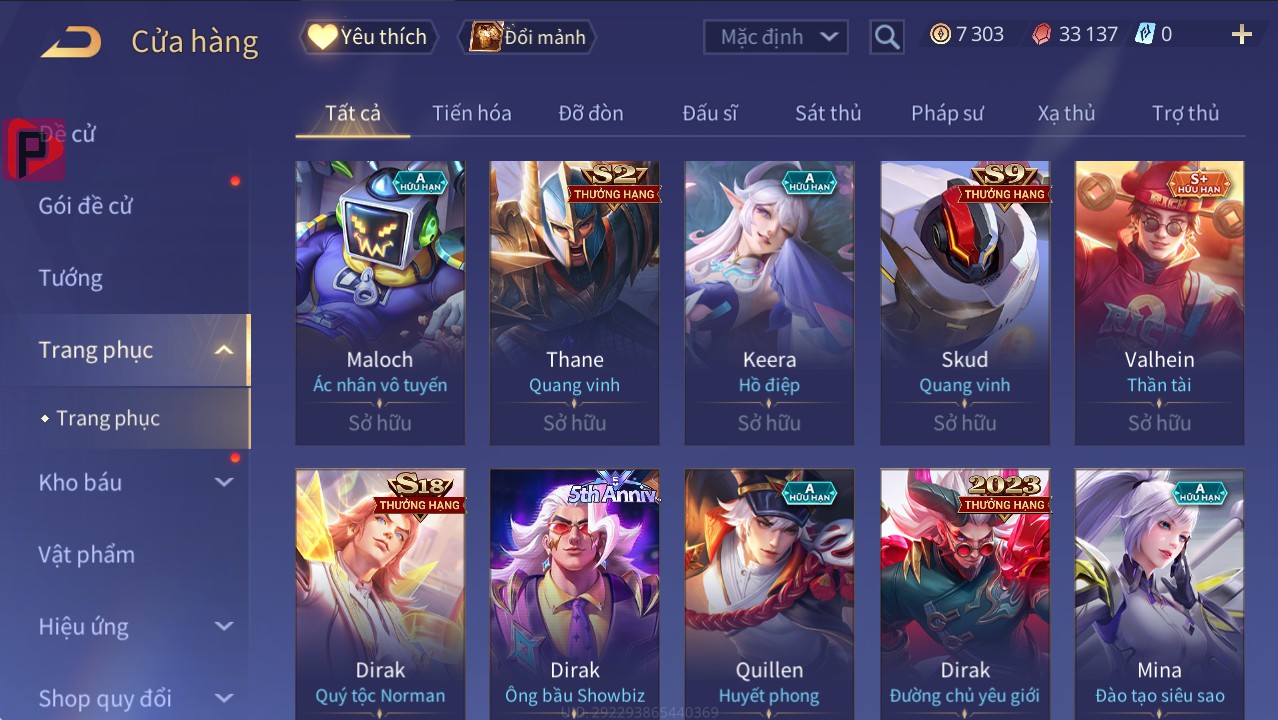Select the Maloch Ác nhân vô tuyến skin
Image resolution: width=1278 pixels, height=720 pixels.
click(x=380, y=302)
